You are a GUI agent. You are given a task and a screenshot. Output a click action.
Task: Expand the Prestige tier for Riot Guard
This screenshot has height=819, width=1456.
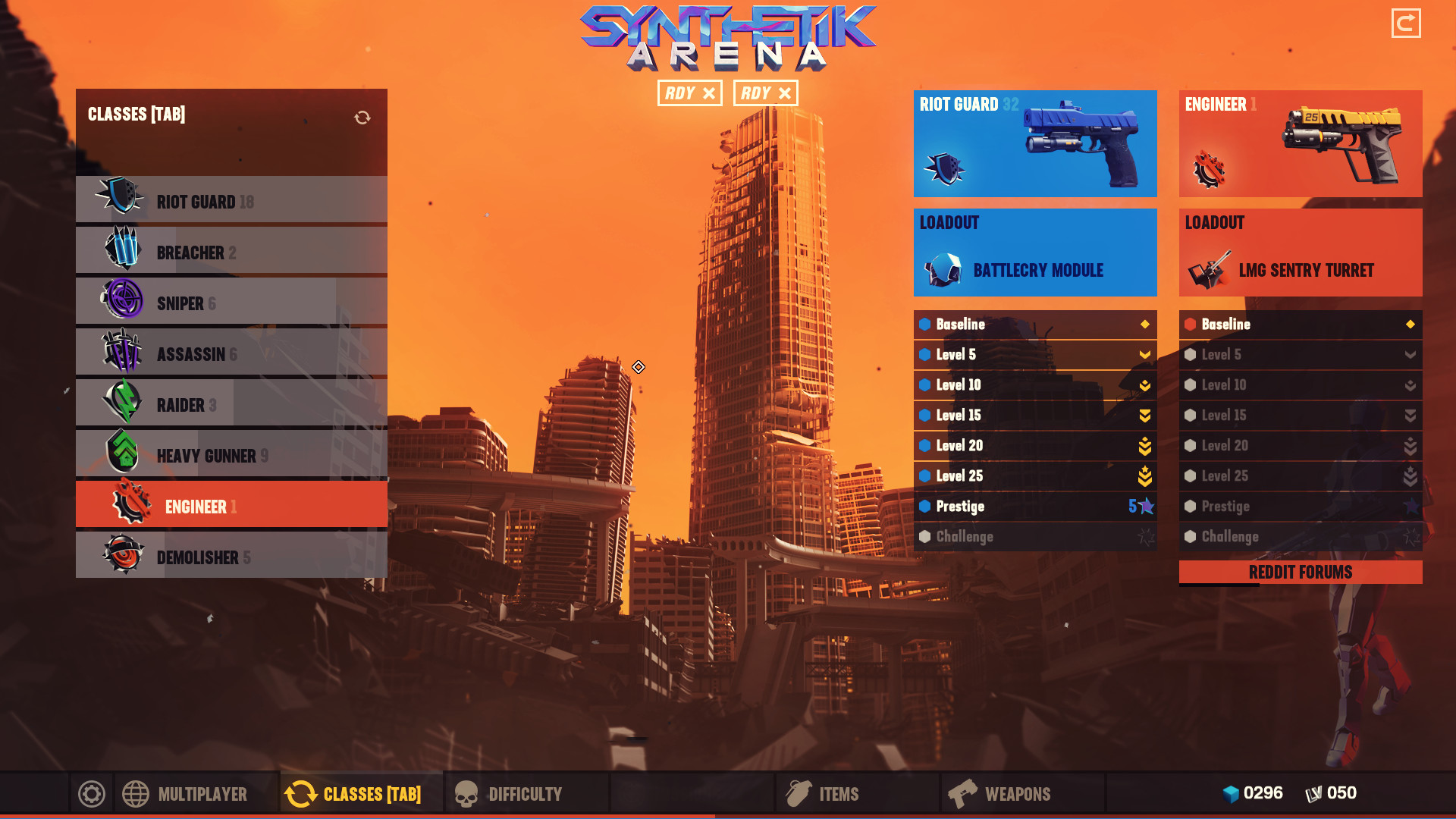[1035, 506]
